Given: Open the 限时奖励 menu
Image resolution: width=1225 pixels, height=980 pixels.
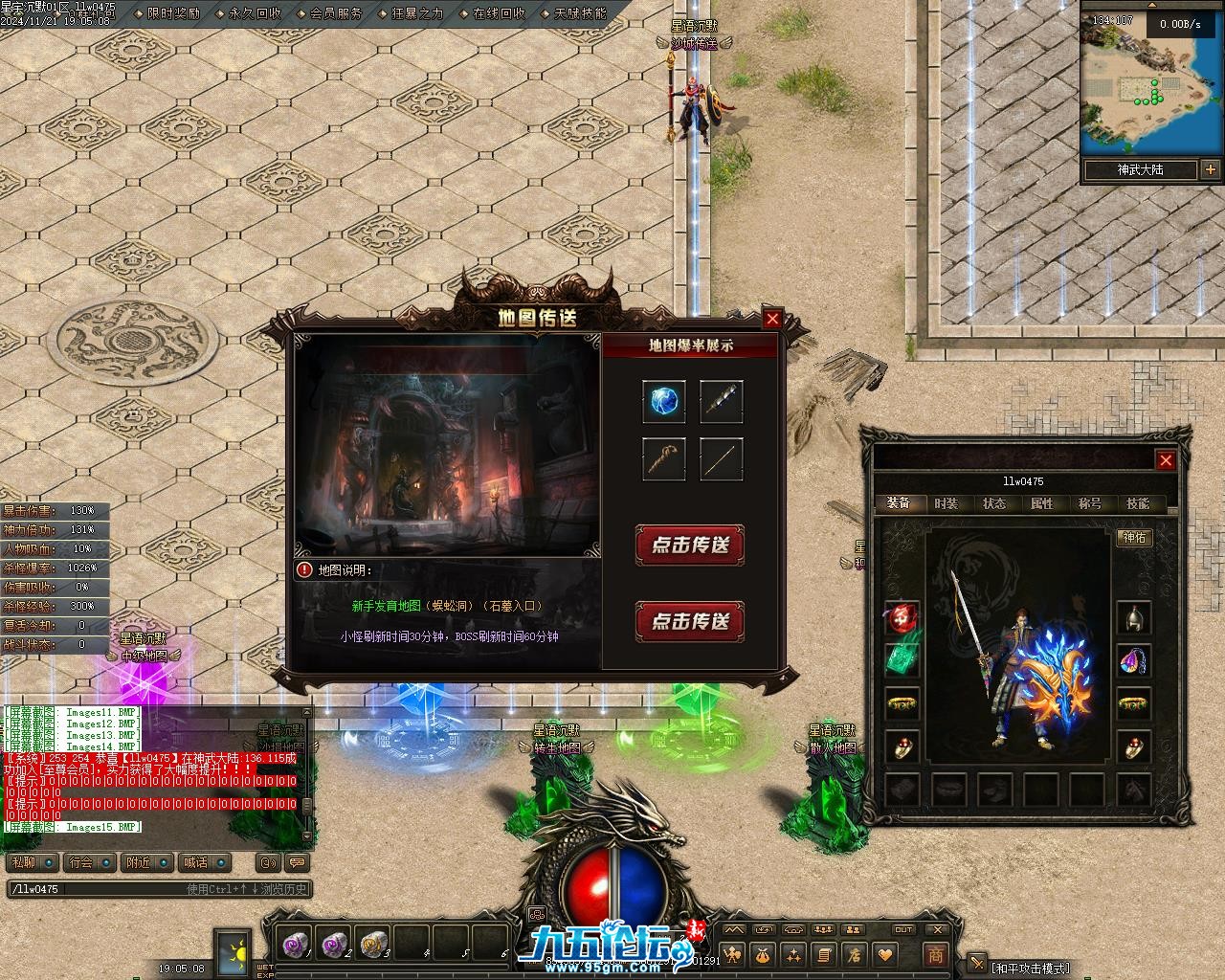Looking at the screenshot, I should click(174, 13).
